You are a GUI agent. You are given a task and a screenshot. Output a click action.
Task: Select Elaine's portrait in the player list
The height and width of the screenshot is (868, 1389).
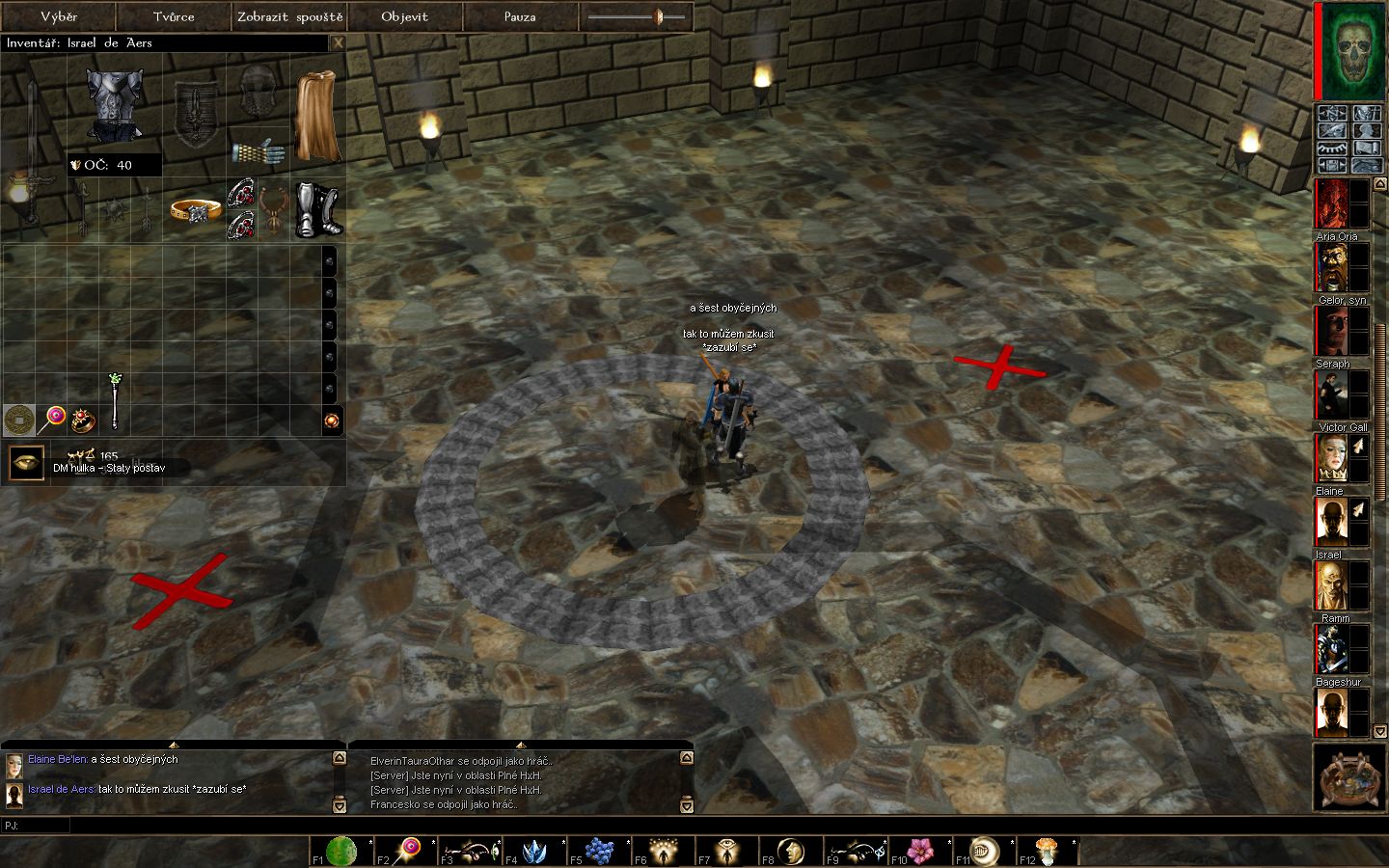pos(1331,458)
